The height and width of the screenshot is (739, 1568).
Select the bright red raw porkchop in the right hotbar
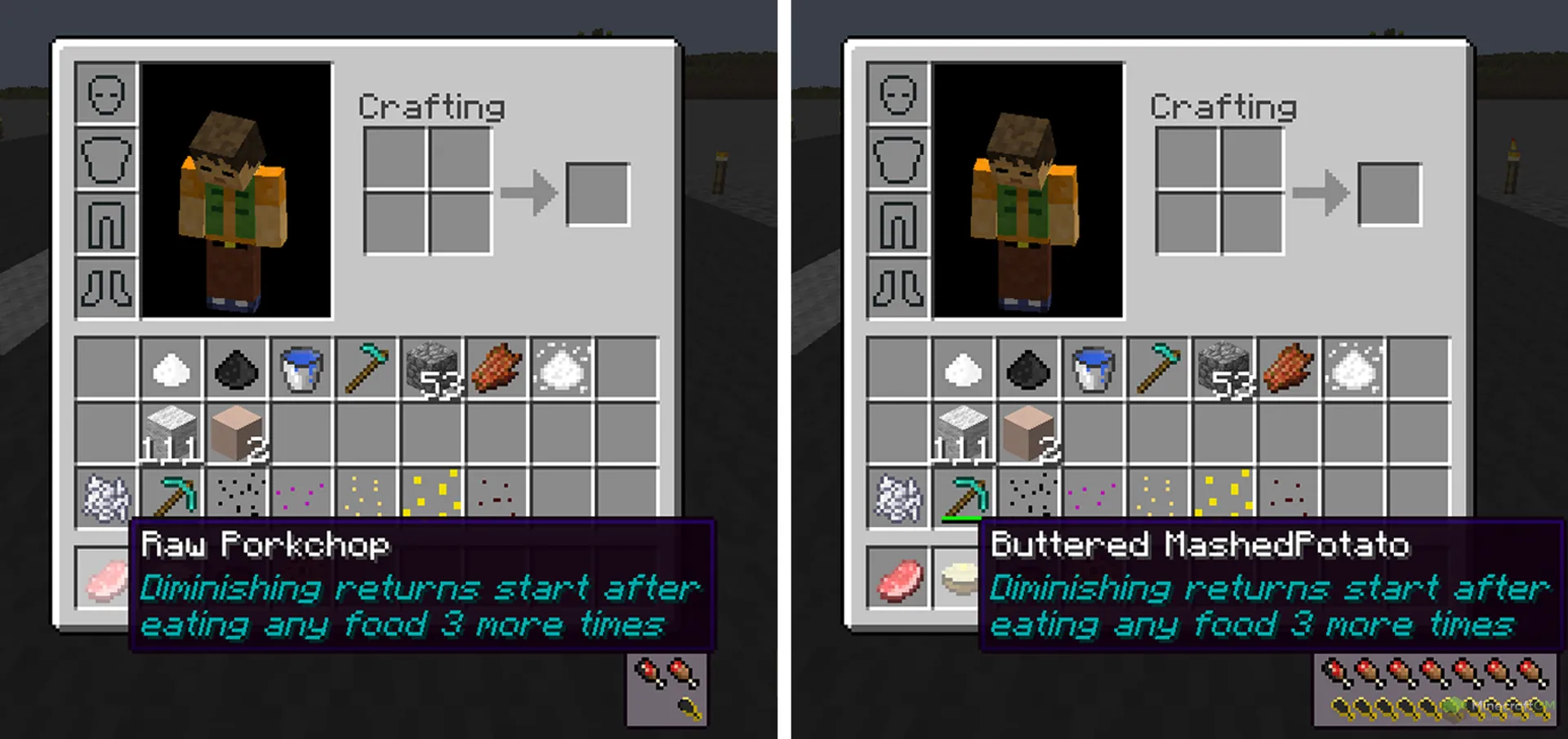click(x=898, y=579)
